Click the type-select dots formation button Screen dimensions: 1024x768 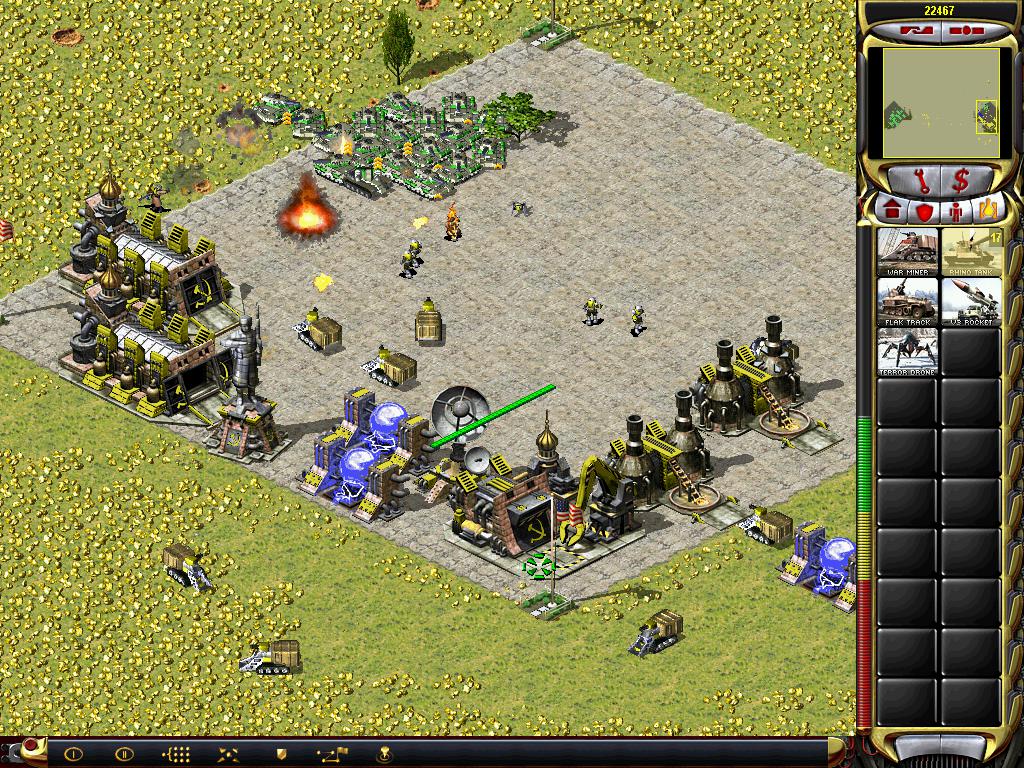click(176, 754)
